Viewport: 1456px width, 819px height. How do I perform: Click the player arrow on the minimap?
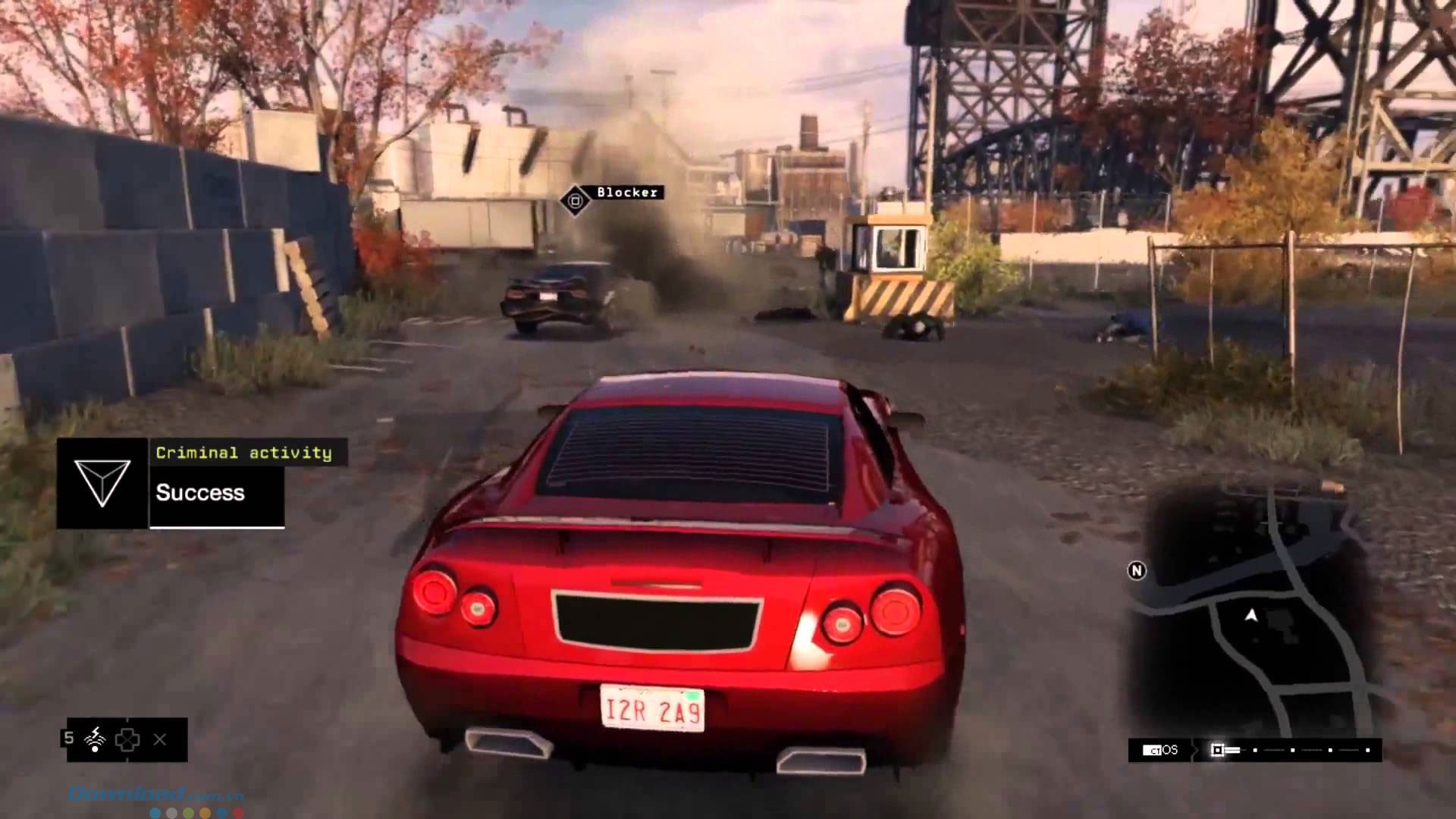click(x=1251, y=616)
